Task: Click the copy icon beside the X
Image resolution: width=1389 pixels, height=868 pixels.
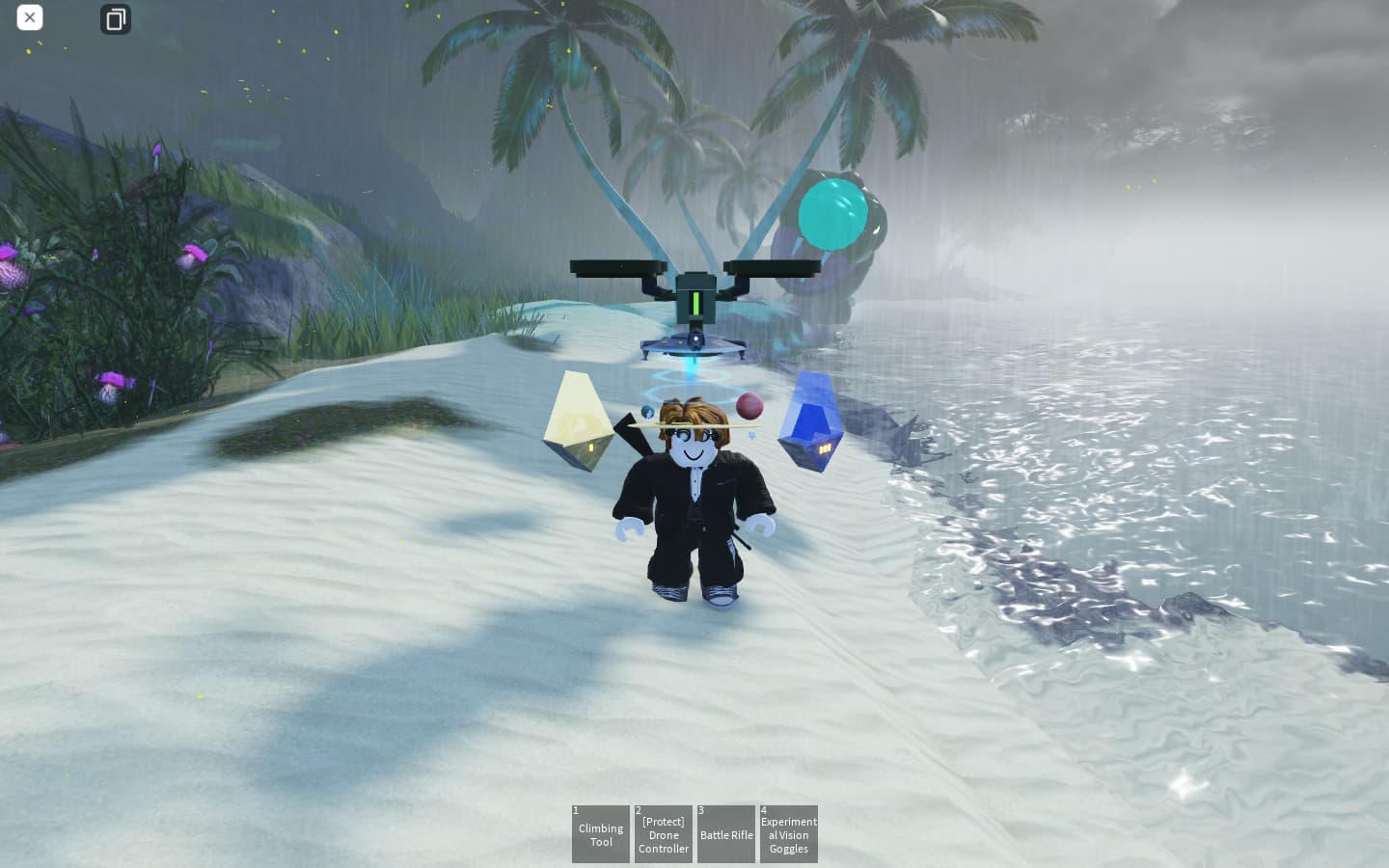Action: 116,19
